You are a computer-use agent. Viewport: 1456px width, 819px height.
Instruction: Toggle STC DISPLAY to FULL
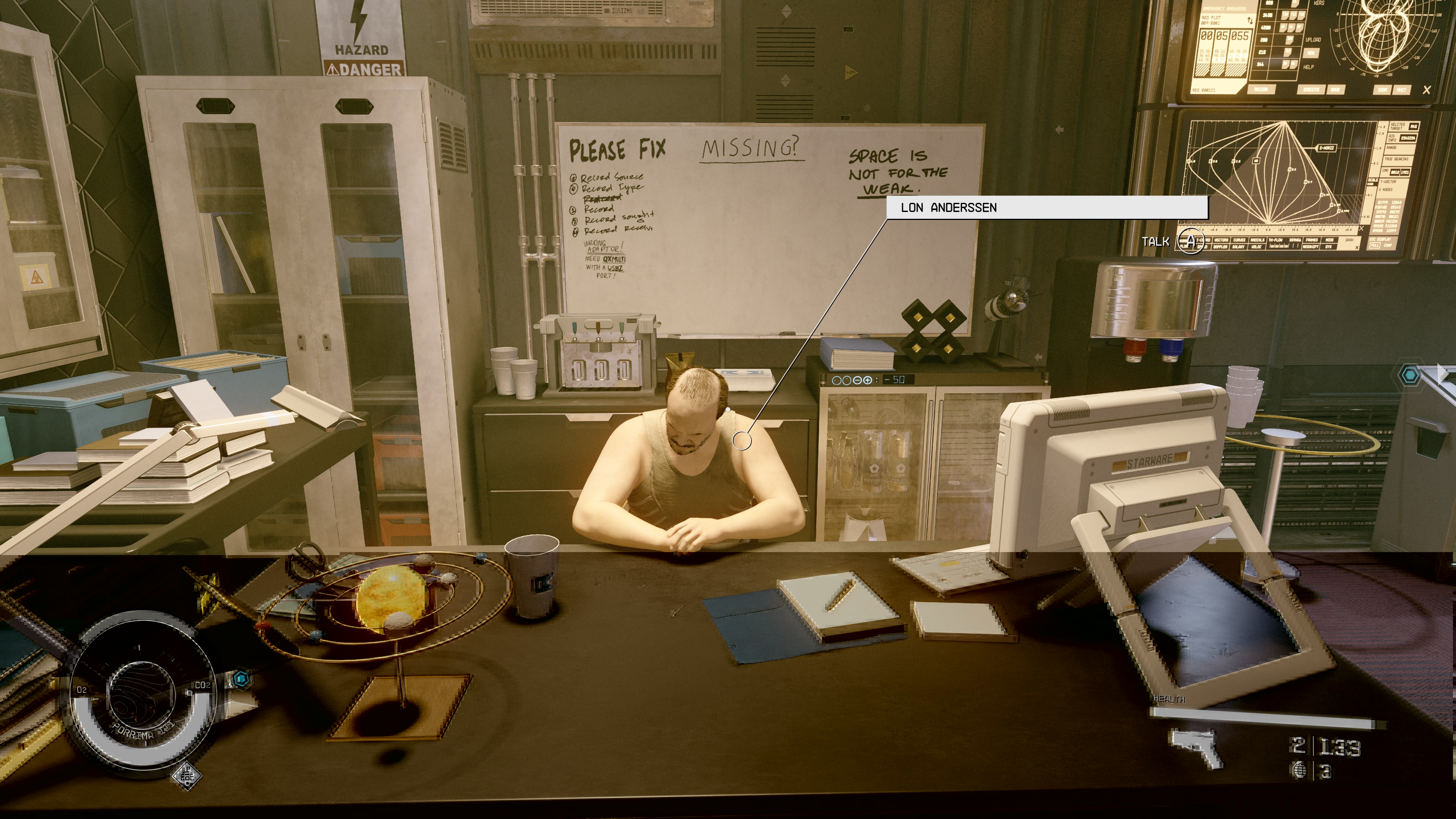pyautogui.click(x=1376, y=246)
